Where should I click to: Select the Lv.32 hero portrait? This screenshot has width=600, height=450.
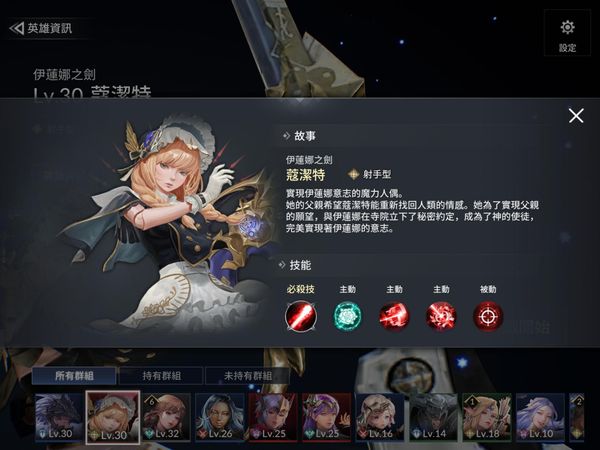tap(166, 417)
